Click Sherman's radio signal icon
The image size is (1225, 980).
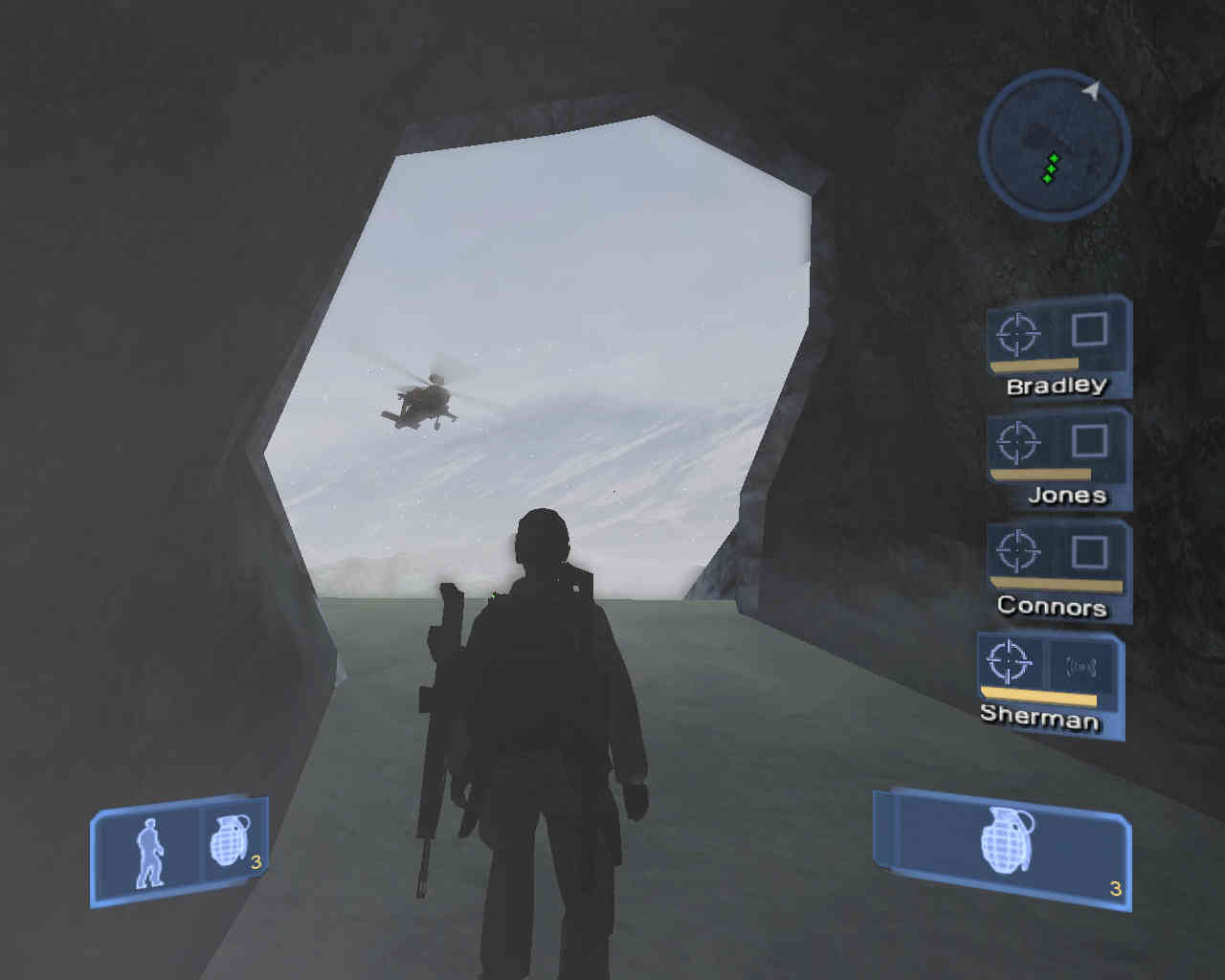(x=1080, y=667)
